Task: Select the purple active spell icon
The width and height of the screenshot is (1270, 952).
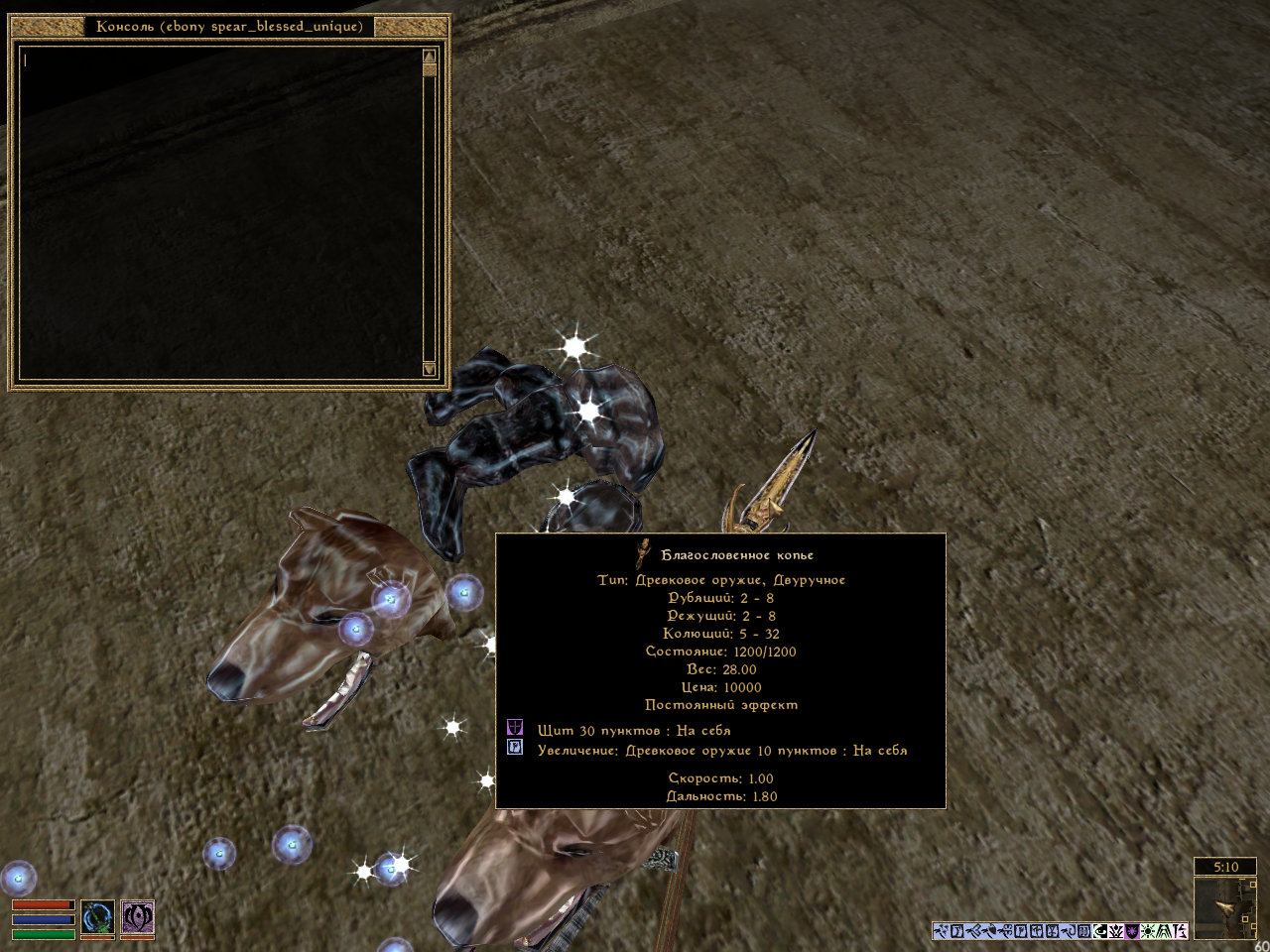Action: (138, 918)
